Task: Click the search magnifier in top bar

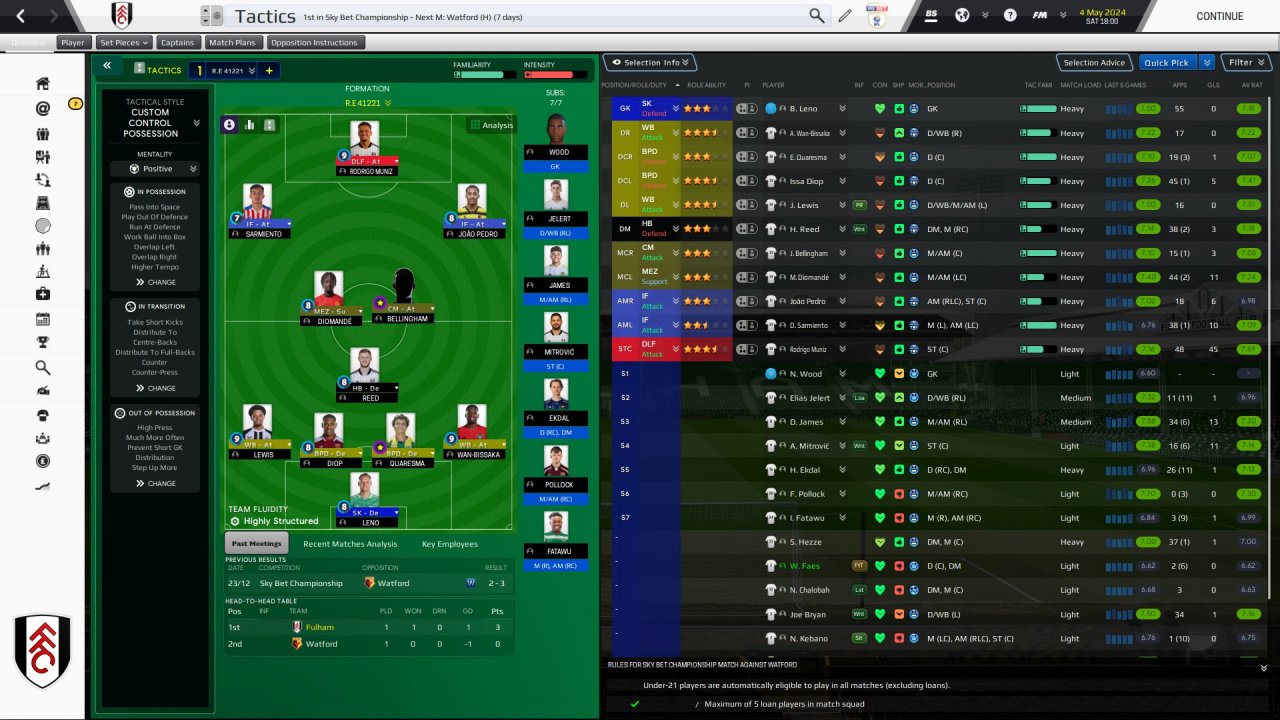Action: pyautogui.click(x=817, y=16)
